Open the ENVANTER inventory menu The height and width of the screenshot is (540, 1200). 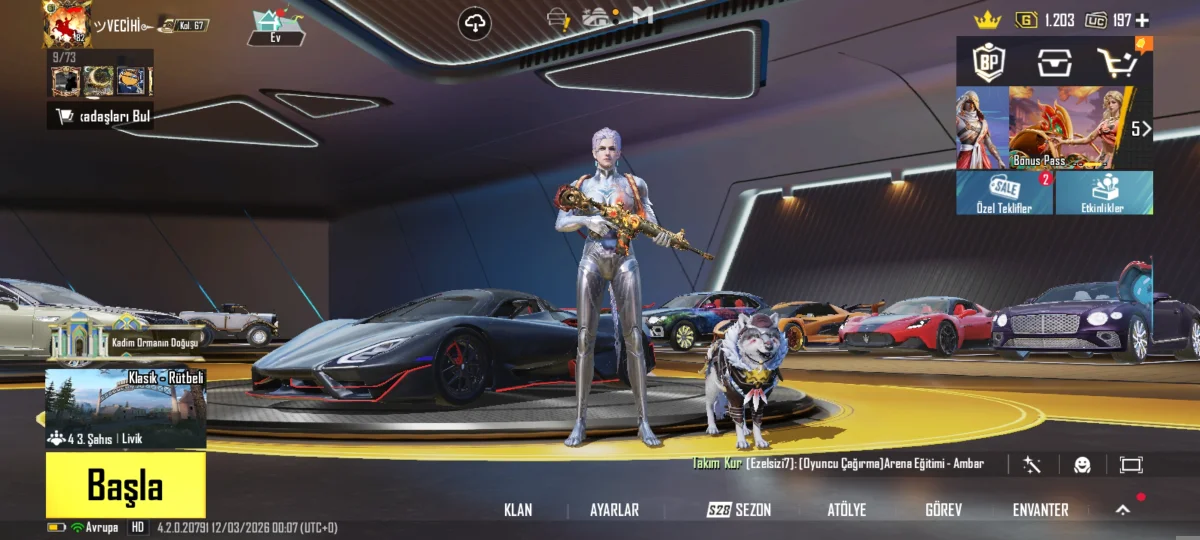coord(1040,510)
